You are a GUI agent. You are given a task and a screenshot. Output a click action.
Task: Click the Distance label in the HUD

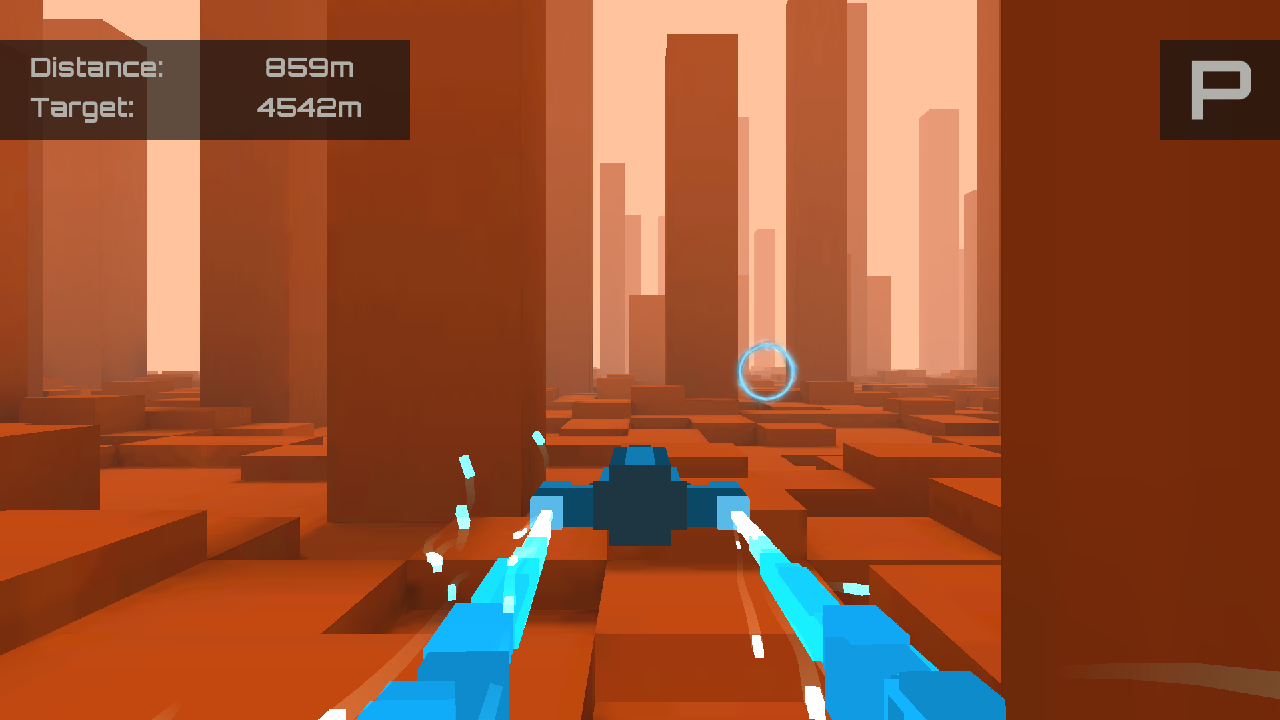click(100, 67)
